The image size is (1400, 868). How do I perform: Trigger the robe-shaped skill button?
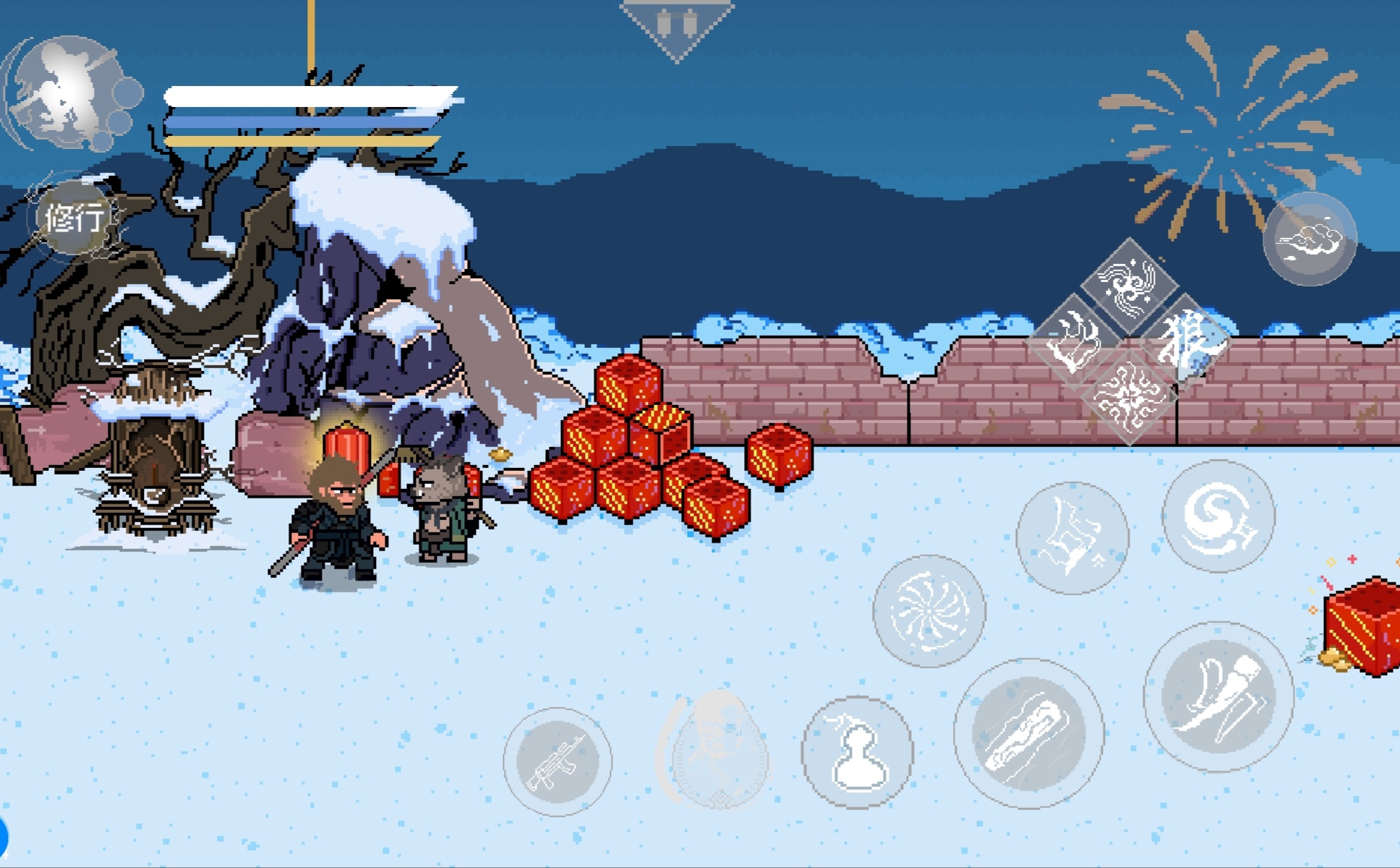(1072, 538)
